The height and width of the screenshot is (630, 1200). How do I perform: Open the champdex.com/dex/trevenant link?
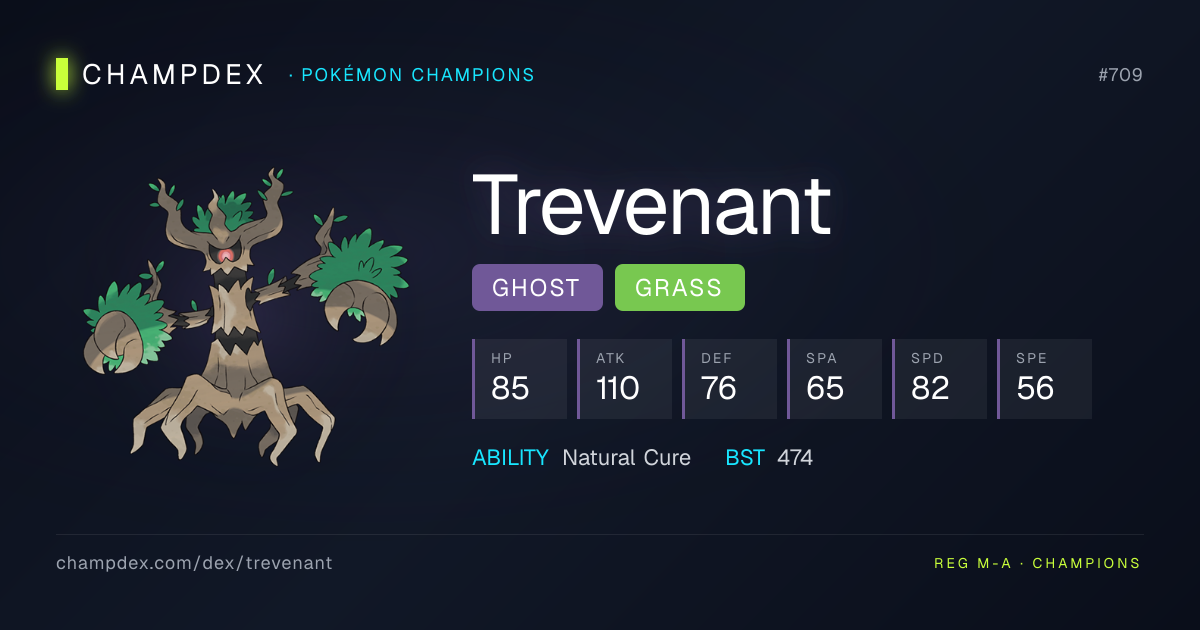pos(194,563)
